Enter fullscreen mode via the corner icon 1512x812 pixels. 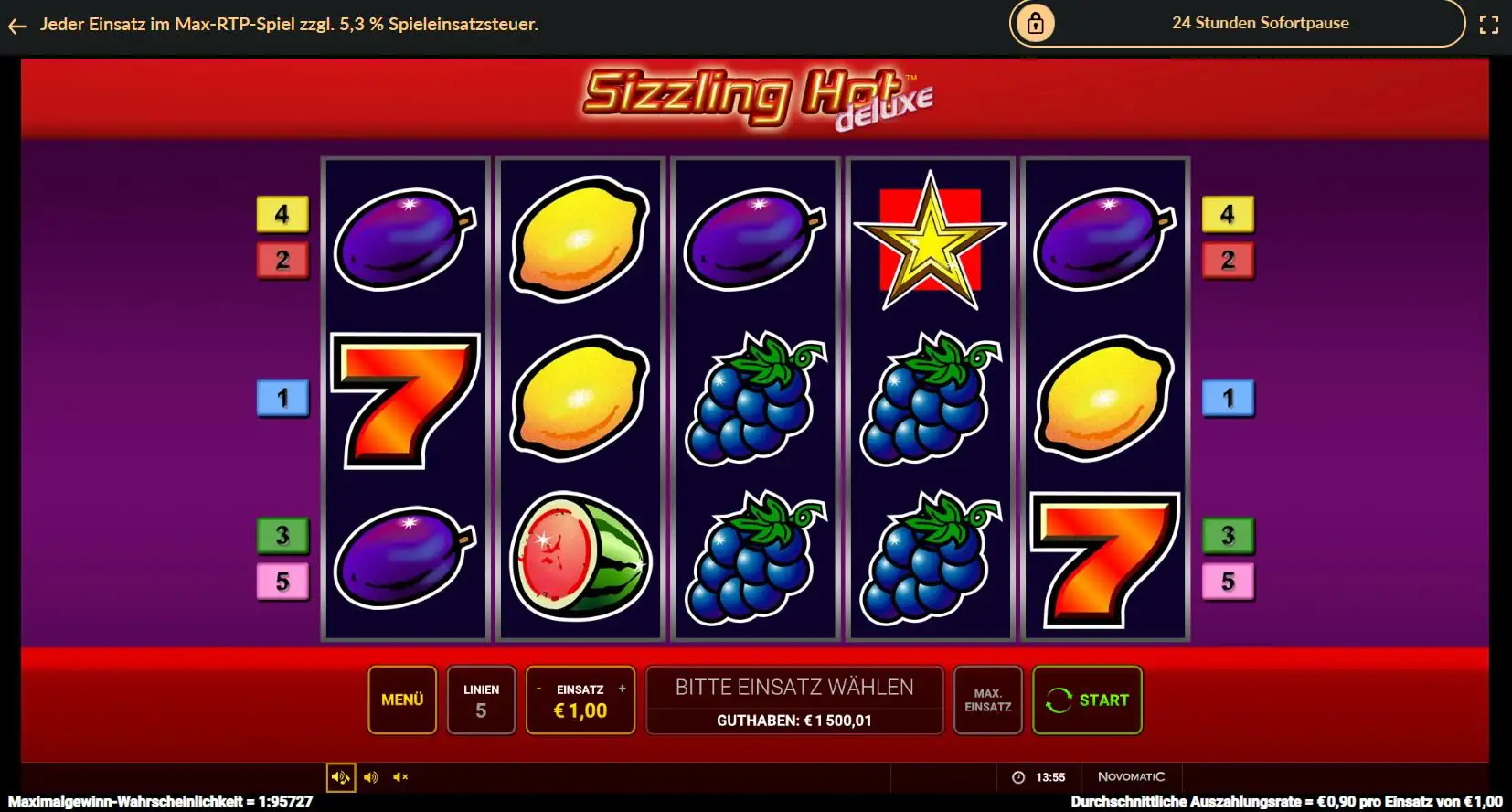(x=1490, y=25)
